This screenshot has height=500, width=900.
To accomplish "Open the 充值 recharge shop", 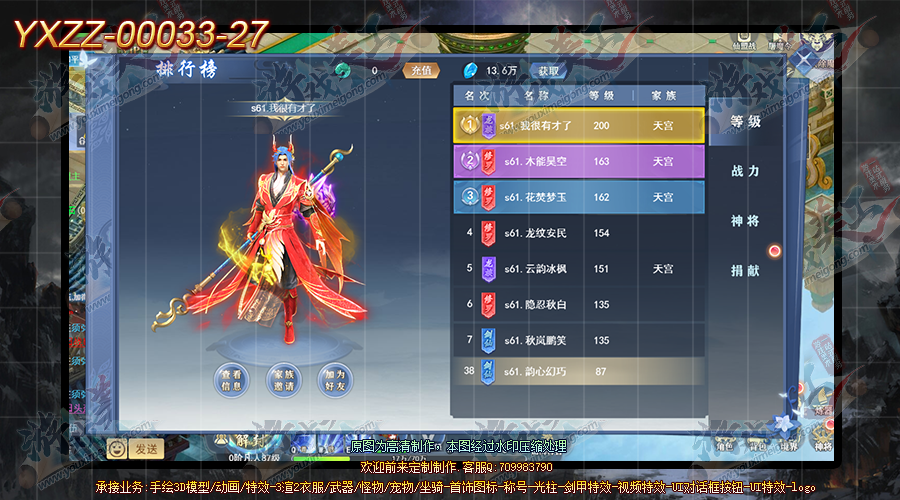I will (420, 71).
